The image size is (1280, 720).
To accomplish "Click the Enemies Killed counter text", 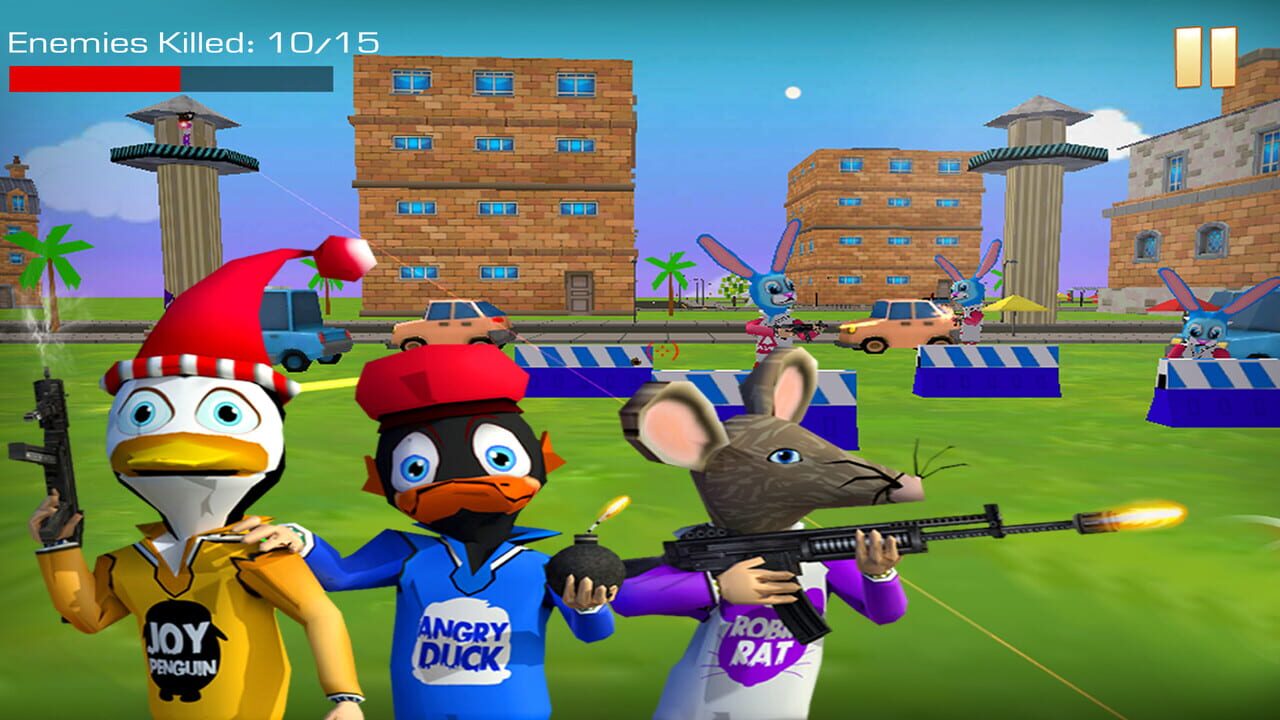I will click(190, 42).
